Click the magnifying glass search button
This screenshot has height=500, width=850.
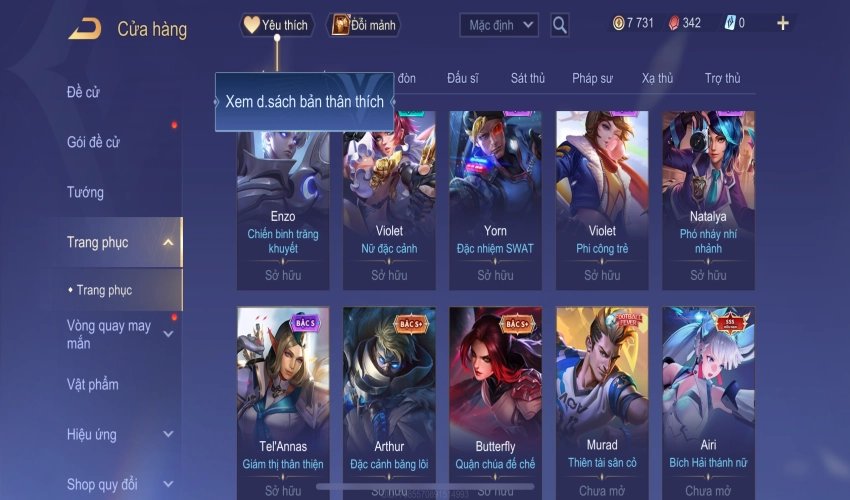click(560, 25)
